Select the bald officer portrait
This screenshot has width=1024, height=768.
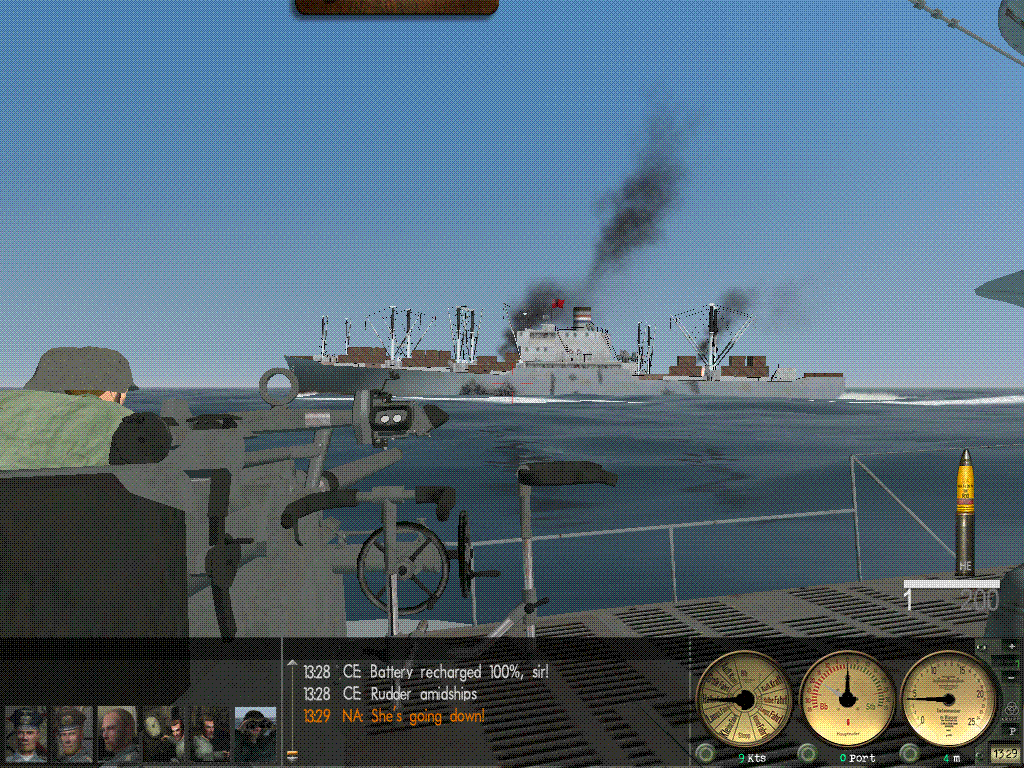coord(117,735)
